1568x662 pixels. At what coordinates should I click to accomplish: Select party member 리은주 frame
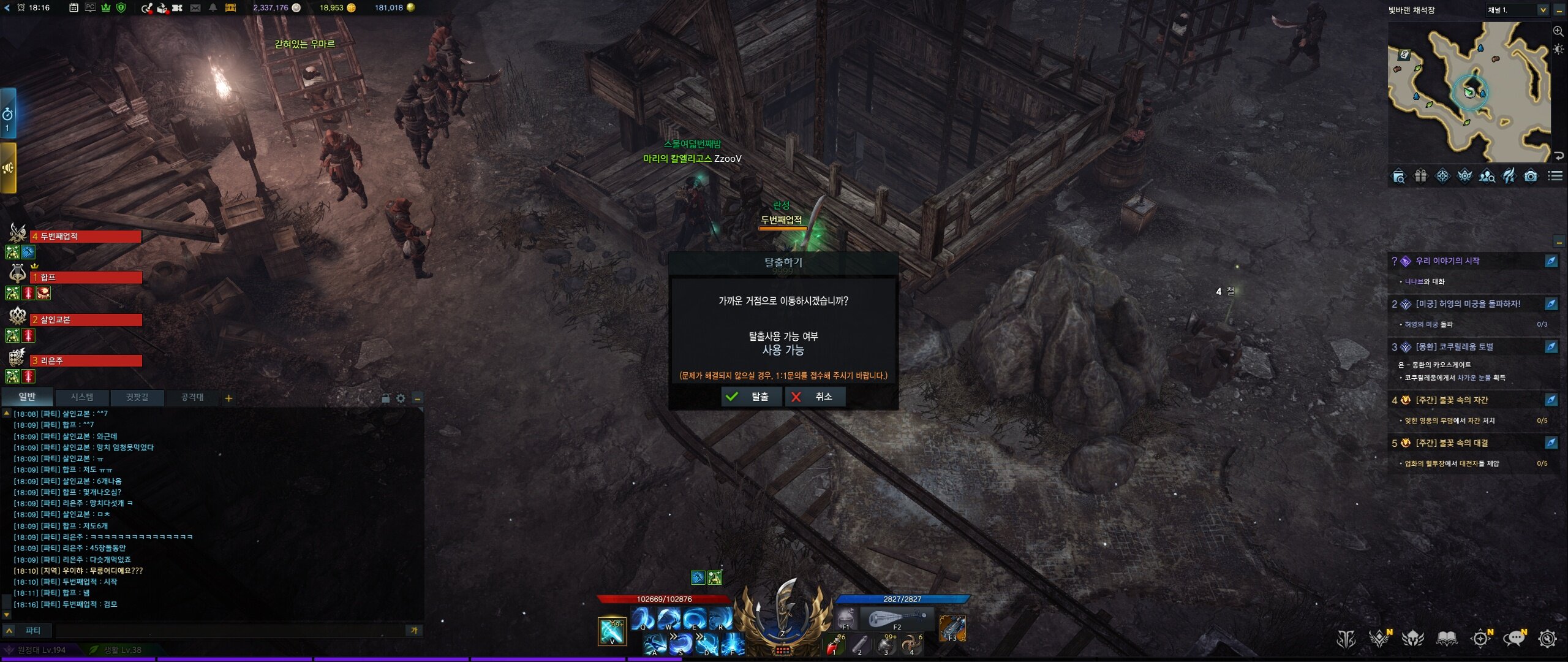click(x=86, y=361)
